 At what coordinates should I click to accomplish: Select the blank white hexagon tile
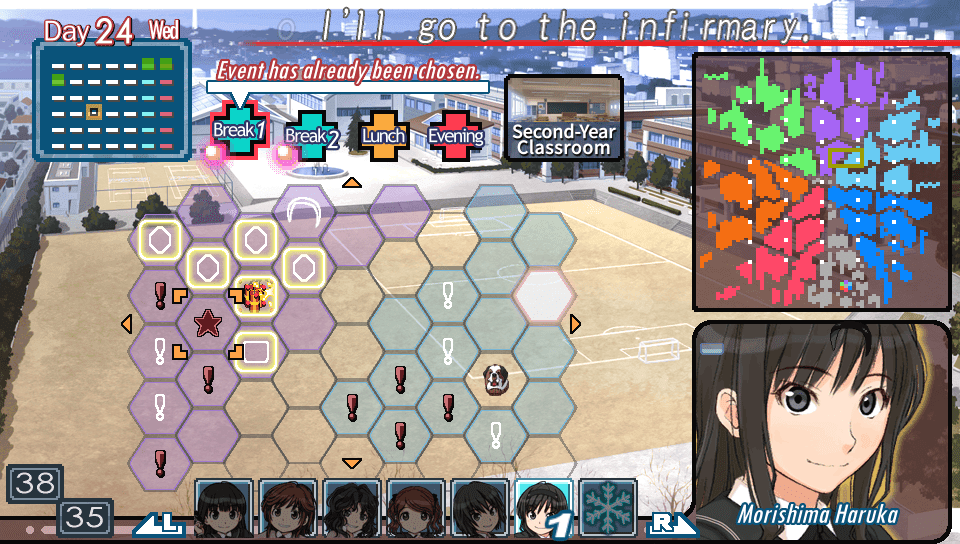click(544, 294)
